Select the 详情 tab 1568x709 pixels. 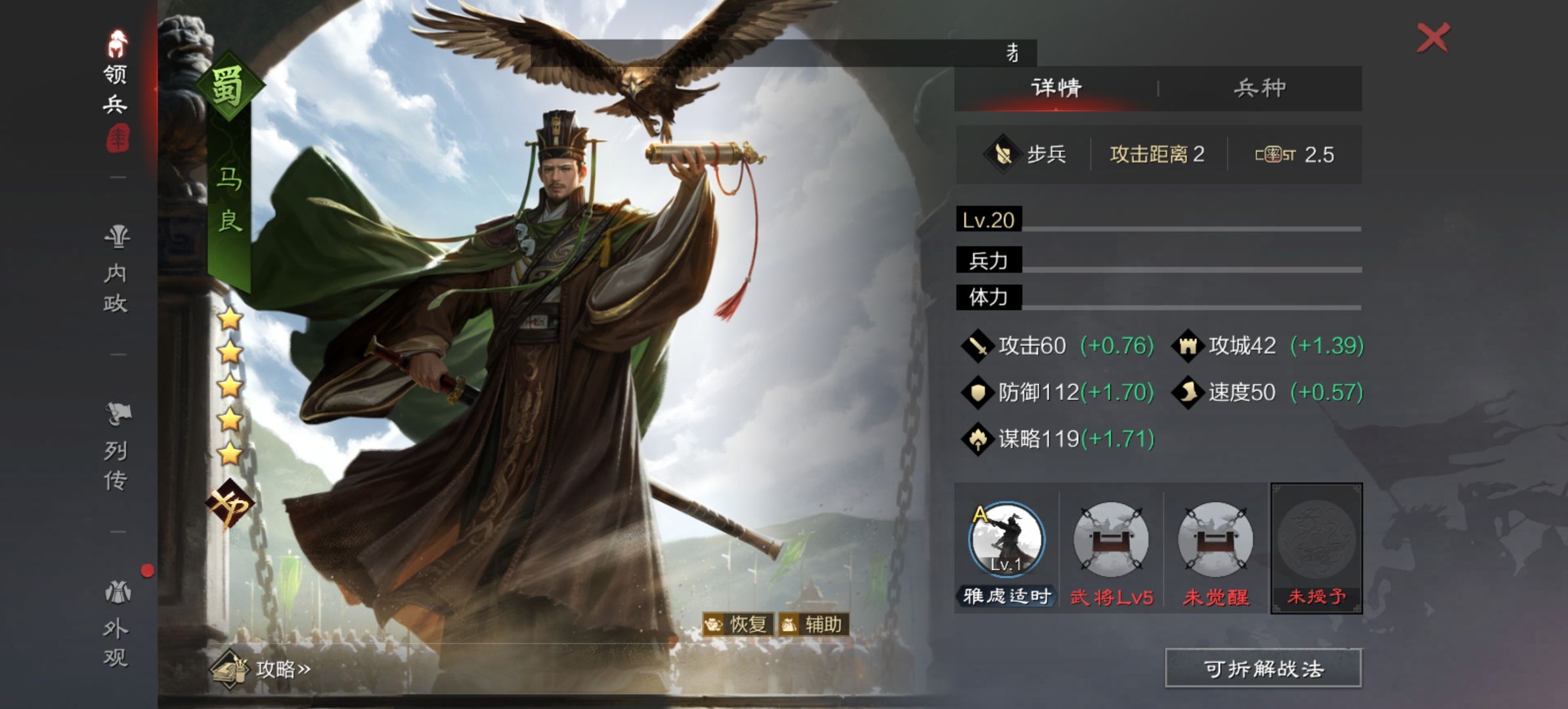click(1056, 88)
